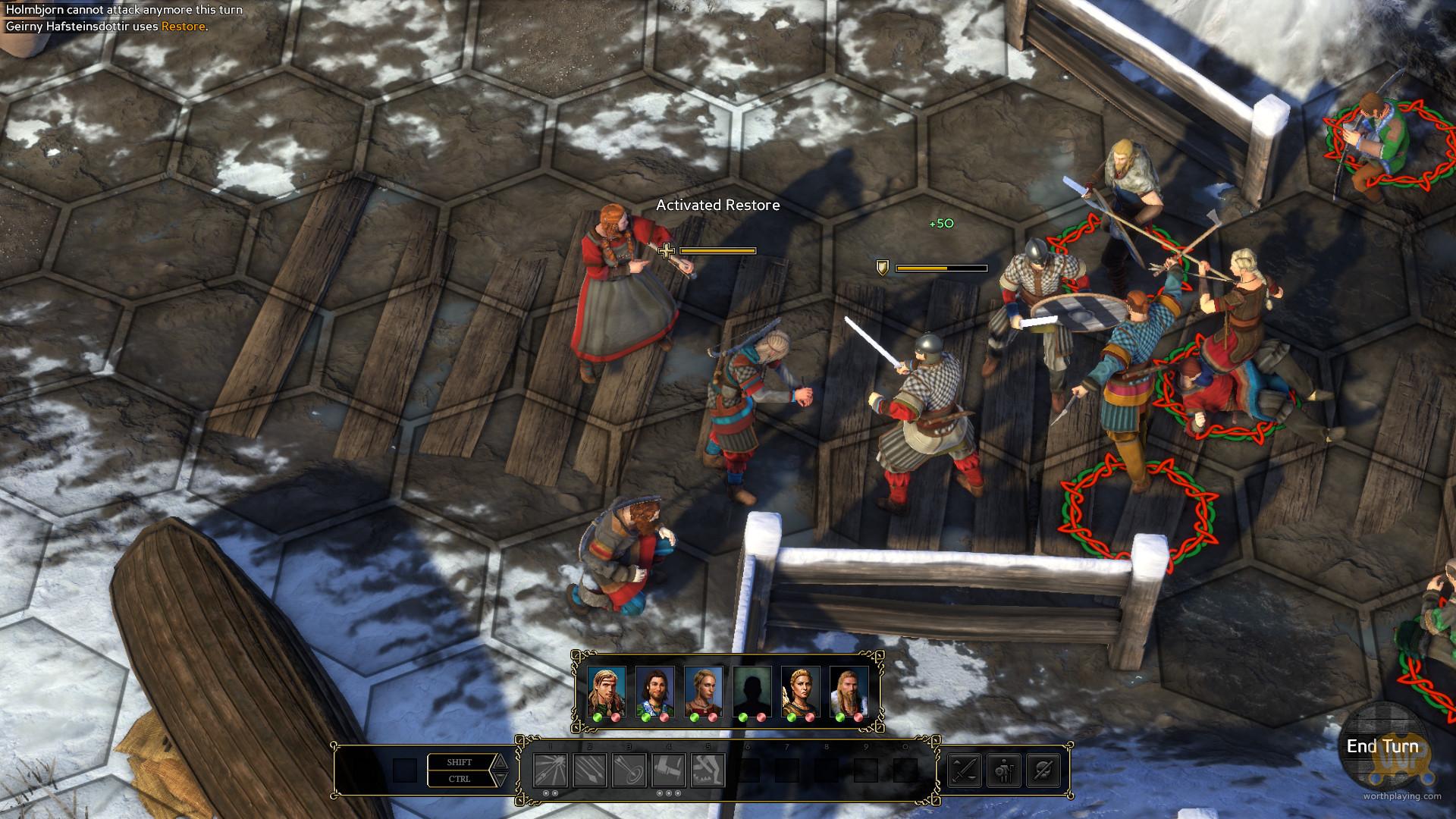This screenshot has height=819, width=1456.
Task: Use the hammer ability in slot 4
Action: 669,770
